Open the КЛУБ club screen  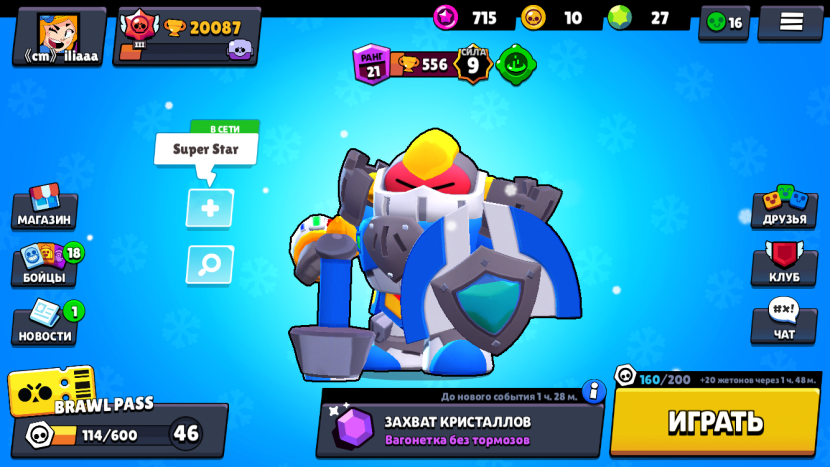[784, 265]
